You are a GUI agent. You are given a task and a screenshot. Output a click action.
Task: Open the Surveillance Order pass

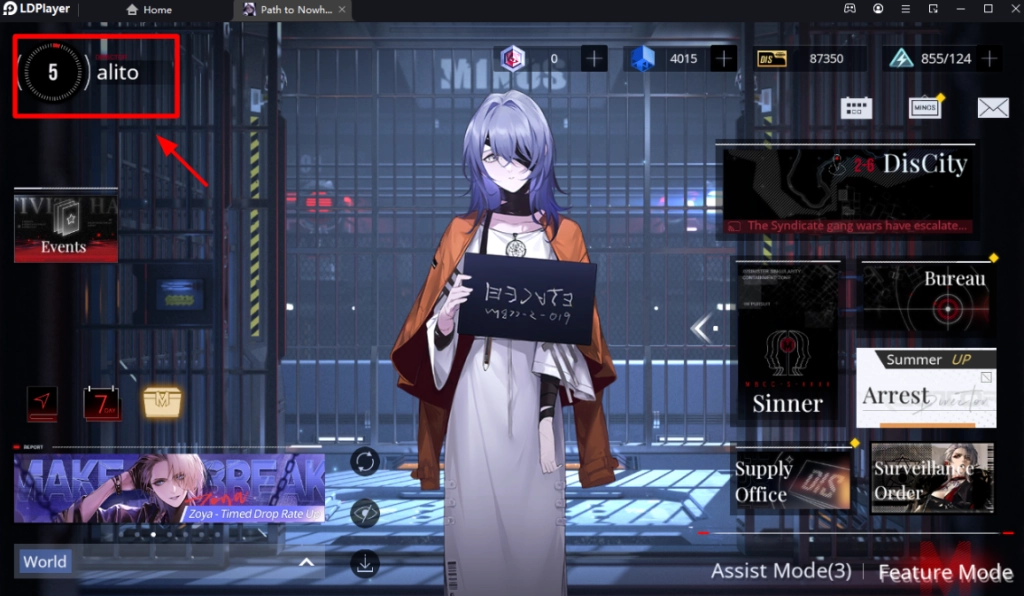pyautogui.click(x=932, y=479)
